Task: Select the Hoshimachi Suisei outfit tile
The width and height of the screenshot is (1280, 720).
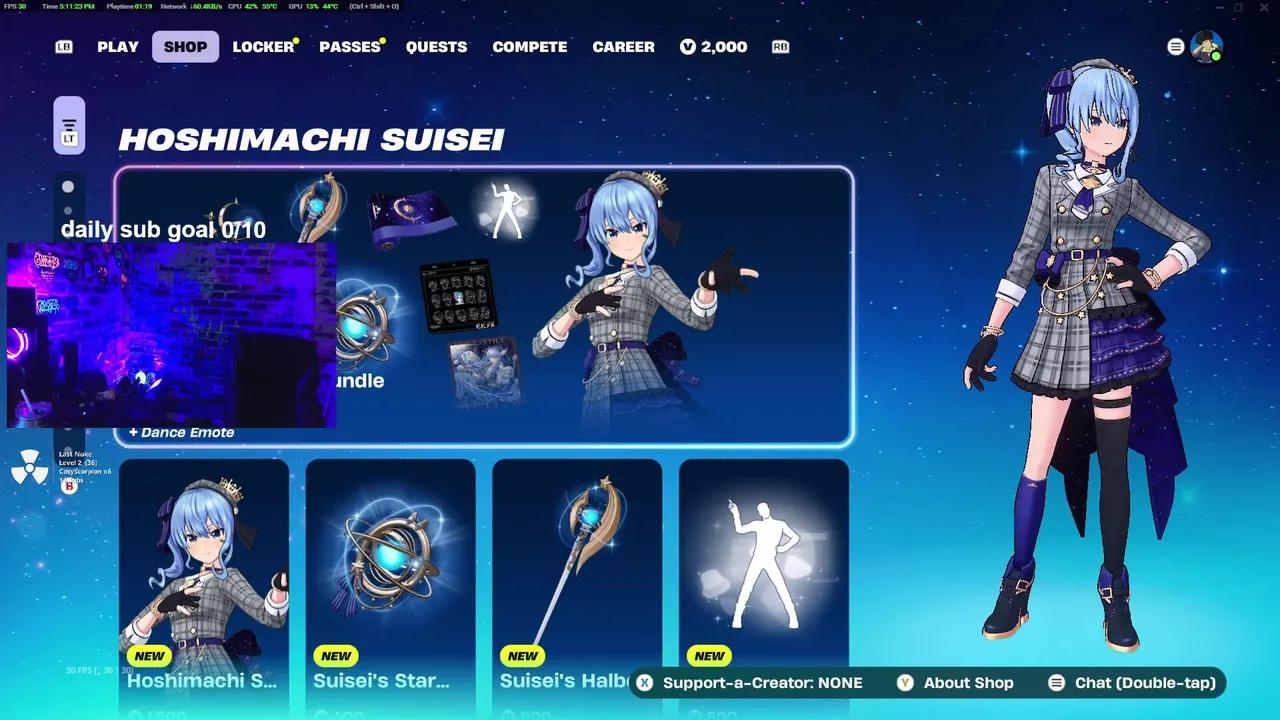Action: pyautogui.click(x=204, y=580)
